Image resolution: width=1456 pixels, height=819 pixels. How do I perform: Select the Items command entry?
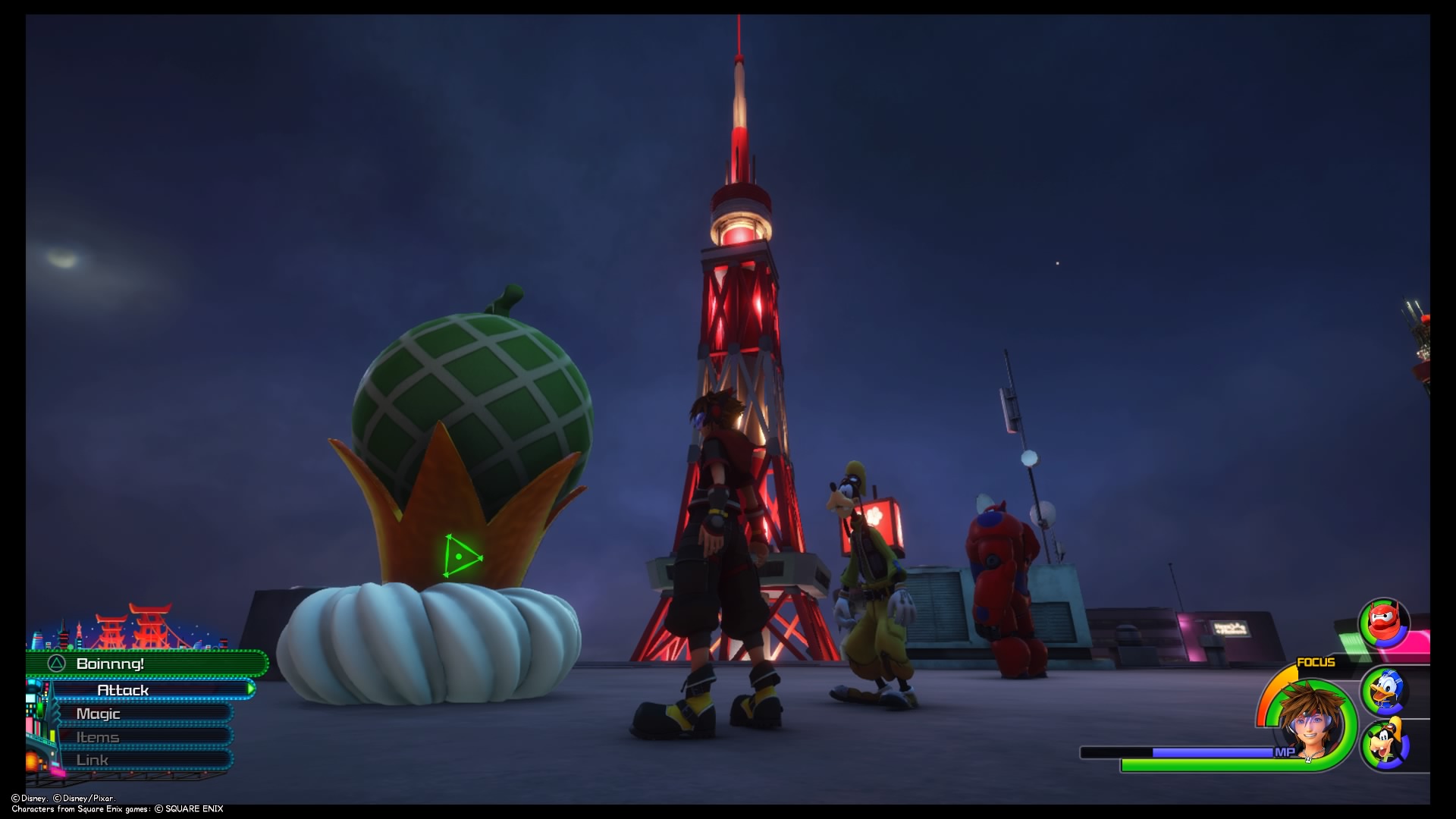click(x=98, y=737)
